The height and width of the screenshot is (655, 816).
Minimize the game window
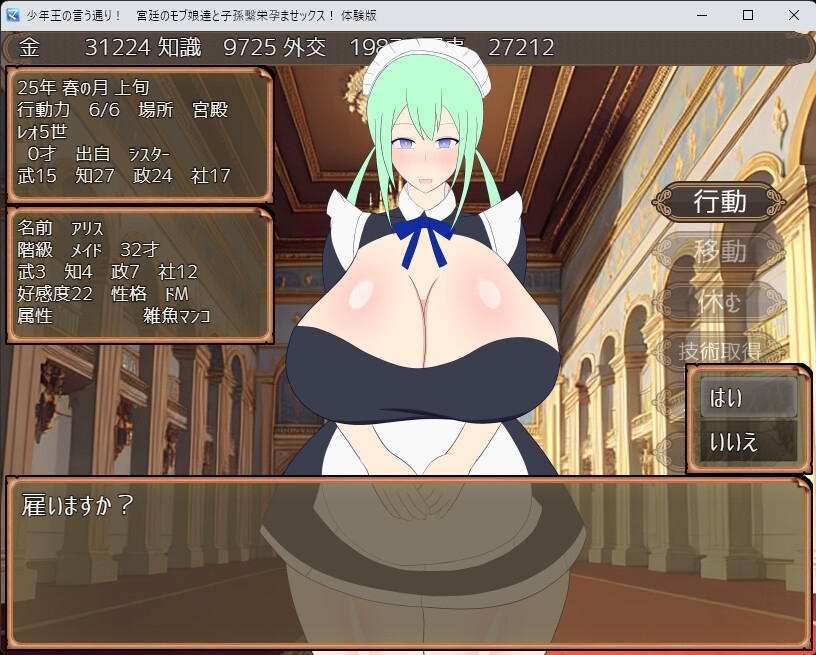point(703,15)
